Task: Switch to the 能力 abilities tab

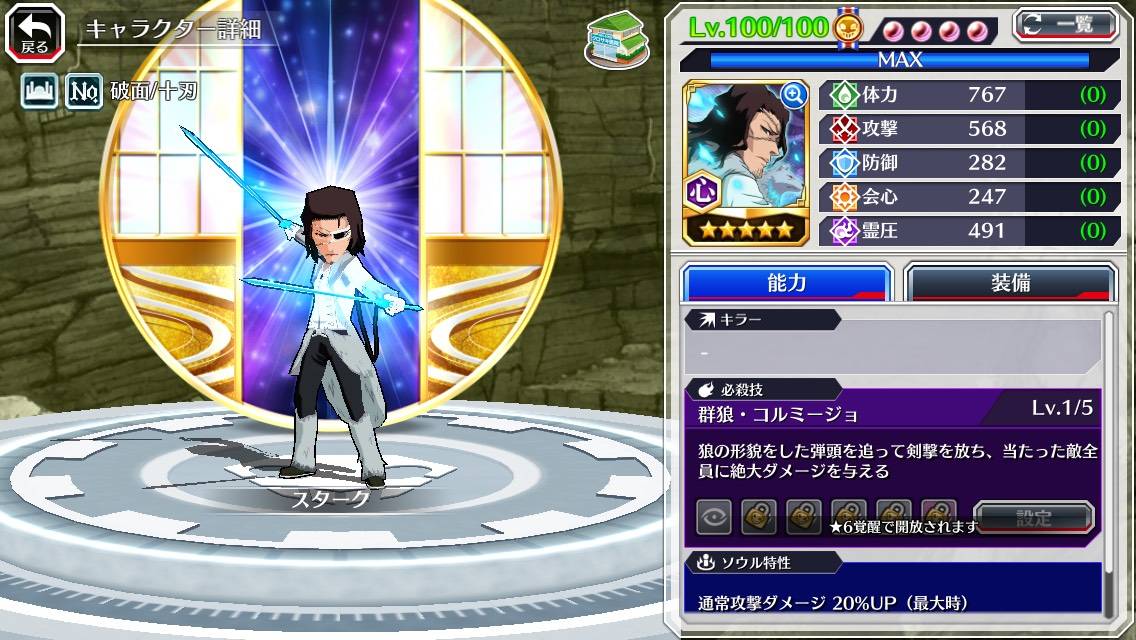Action: [787, 283]
